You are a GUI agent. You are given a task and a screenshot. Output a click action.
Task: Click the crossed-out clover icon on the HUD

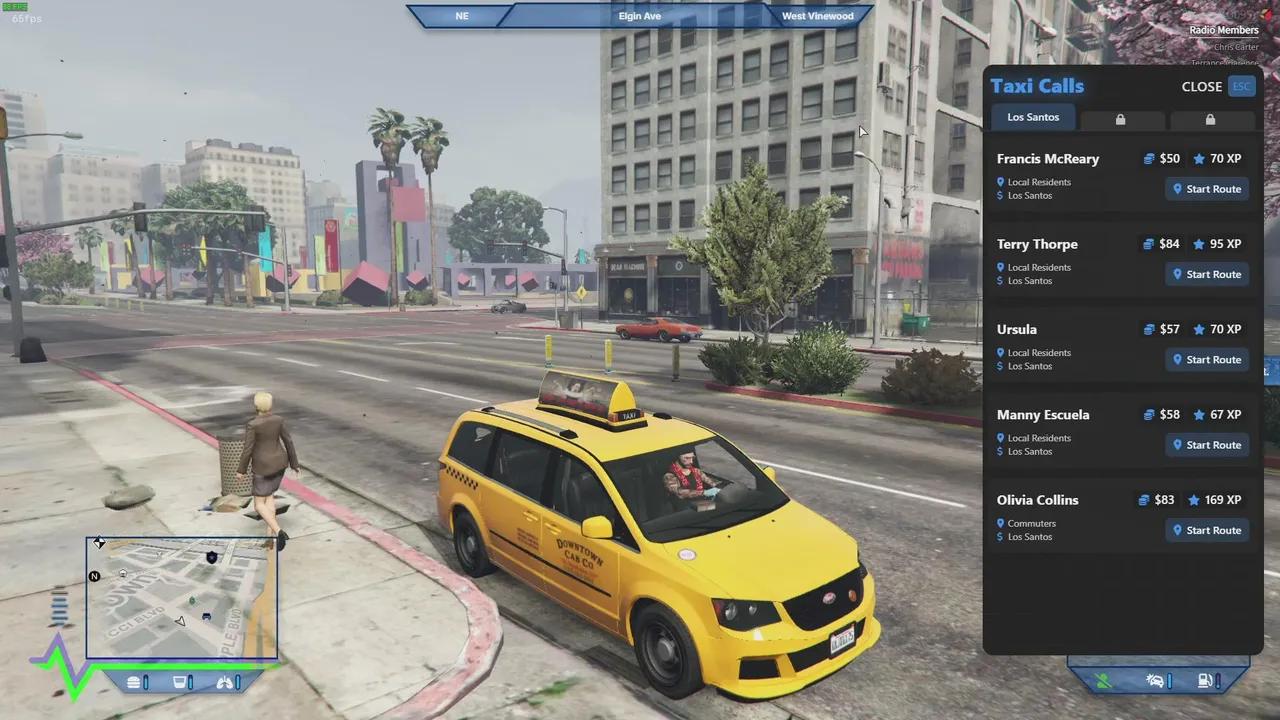tap(1103, 680)
